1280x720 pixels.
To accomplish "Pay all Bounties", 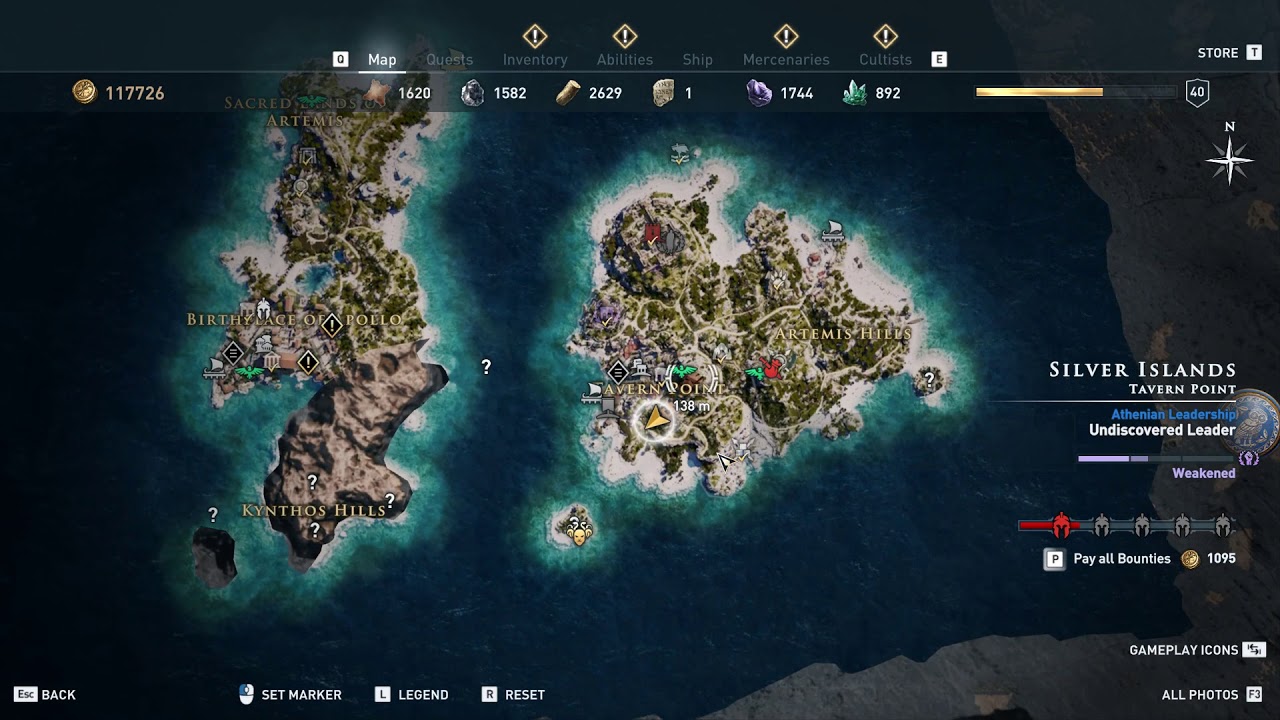I will [x=1121, y=559].
